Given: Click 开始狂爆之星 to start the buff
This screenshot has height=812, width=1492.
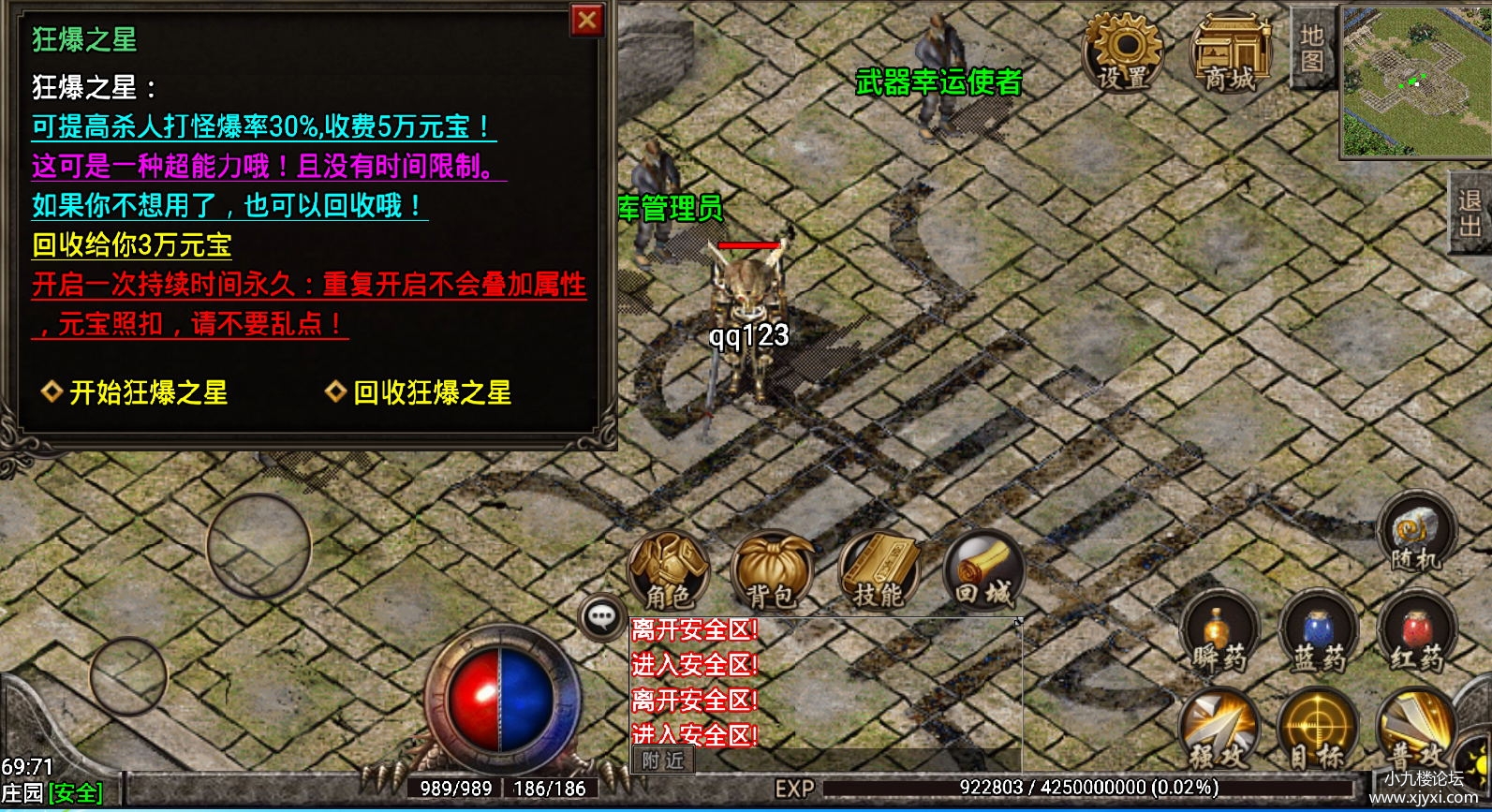Looking at the screenshot, I should (x=136, y=394).
